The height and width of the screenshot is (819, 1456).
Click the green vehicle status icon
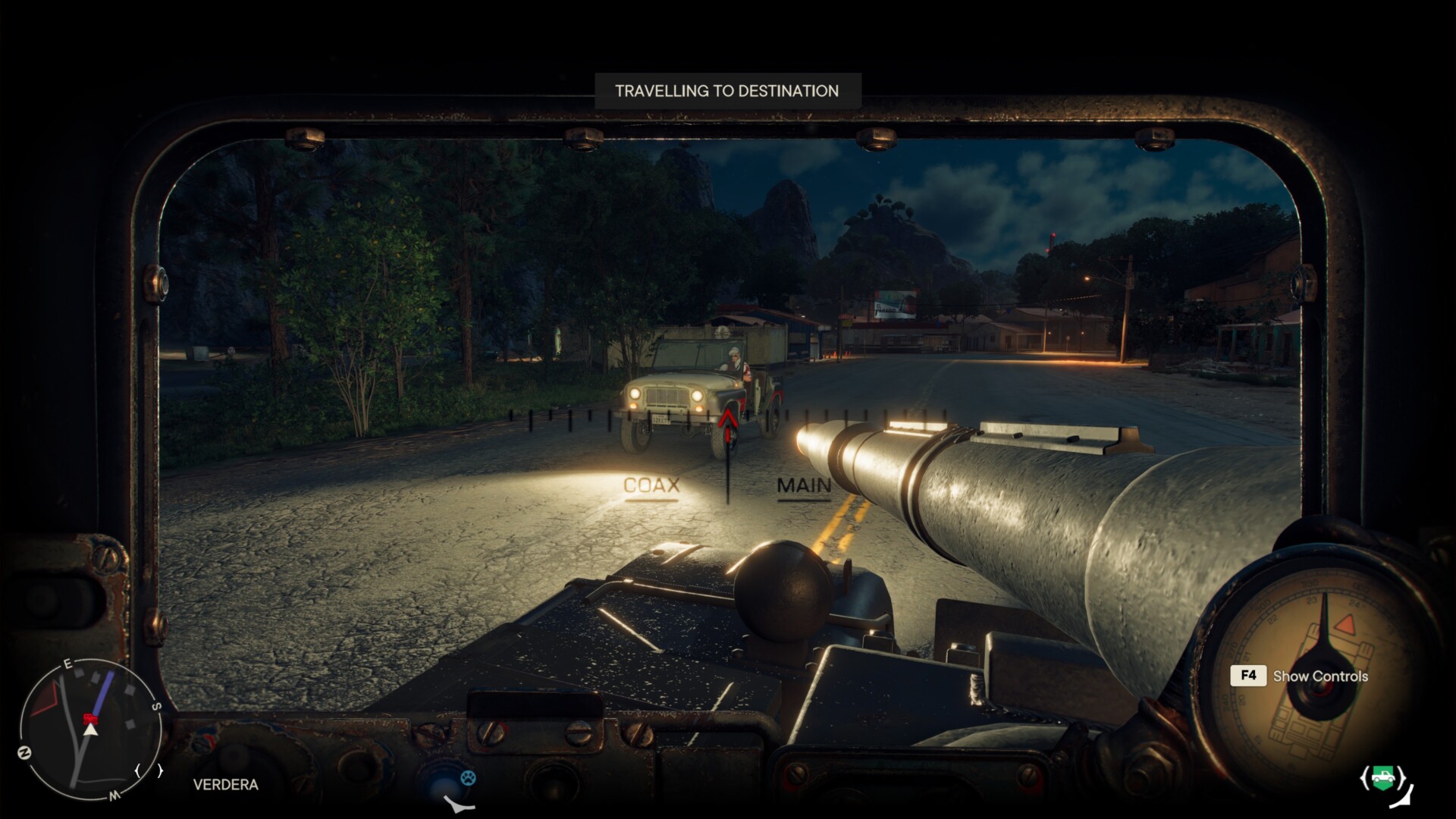[1384, 778]
